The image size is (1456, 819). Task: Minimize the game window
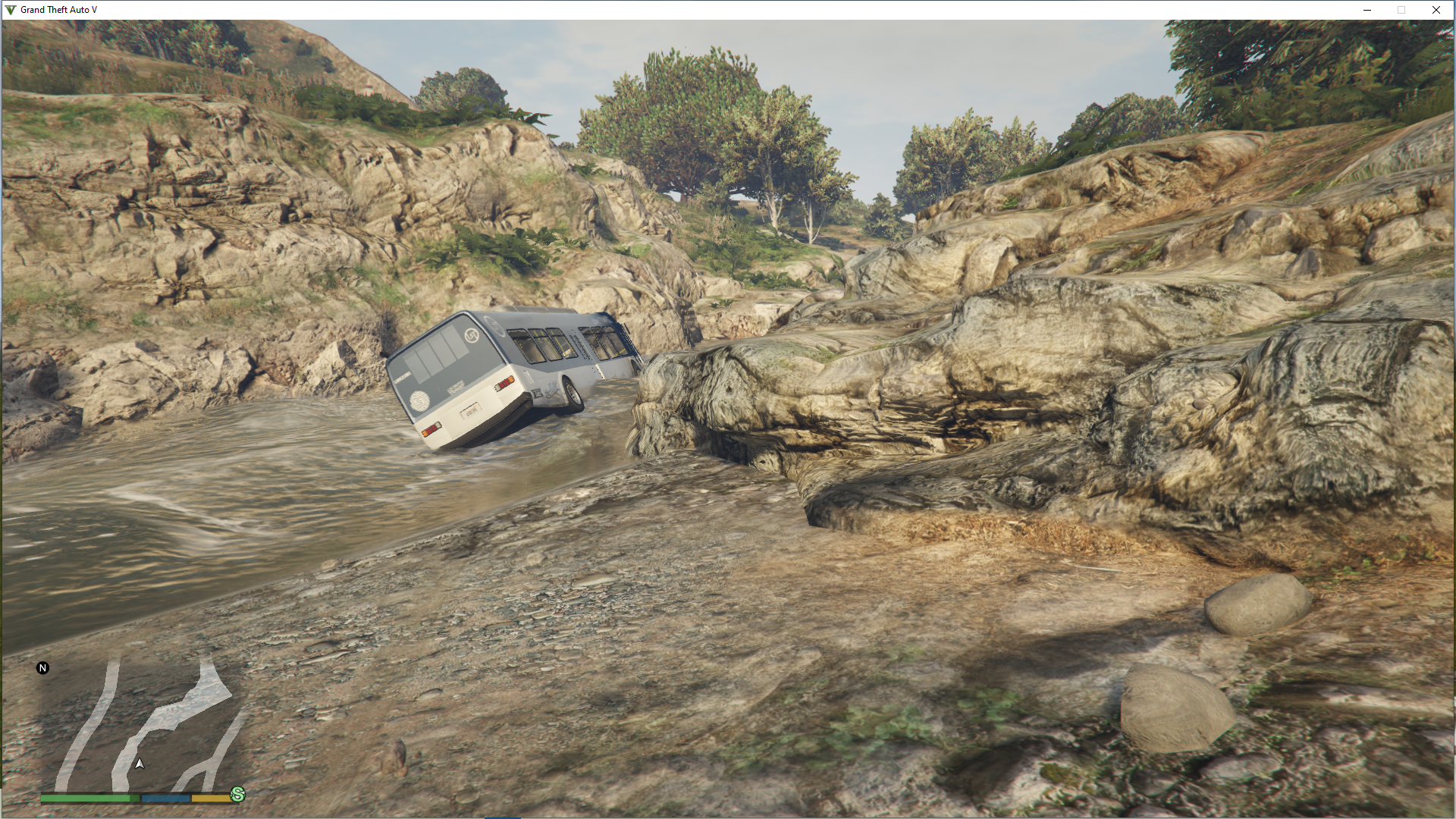click(1367, 10)
